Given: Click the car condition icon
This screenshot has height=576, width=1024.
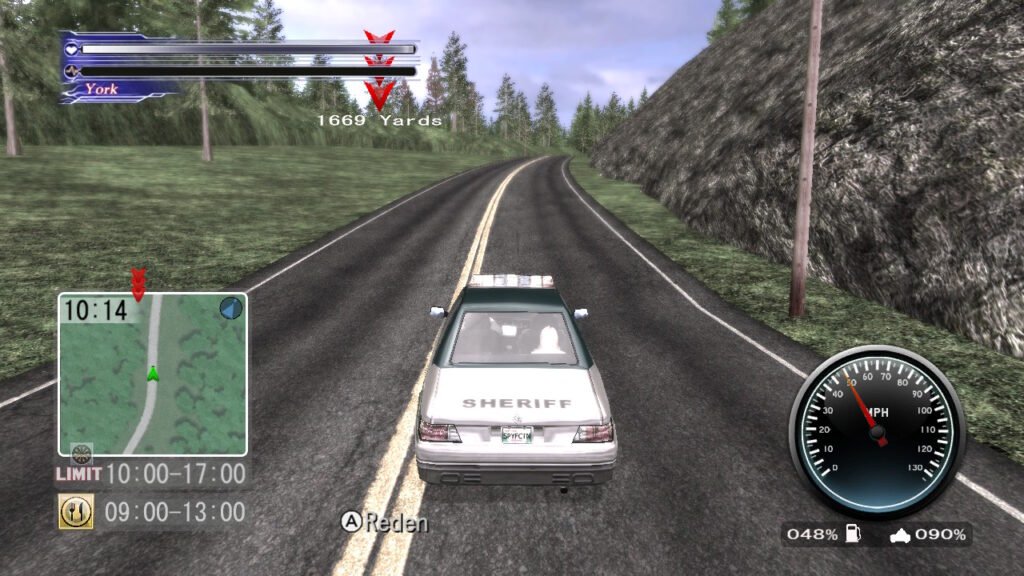Looking at the screenshot, I should [x=900, y=535].
